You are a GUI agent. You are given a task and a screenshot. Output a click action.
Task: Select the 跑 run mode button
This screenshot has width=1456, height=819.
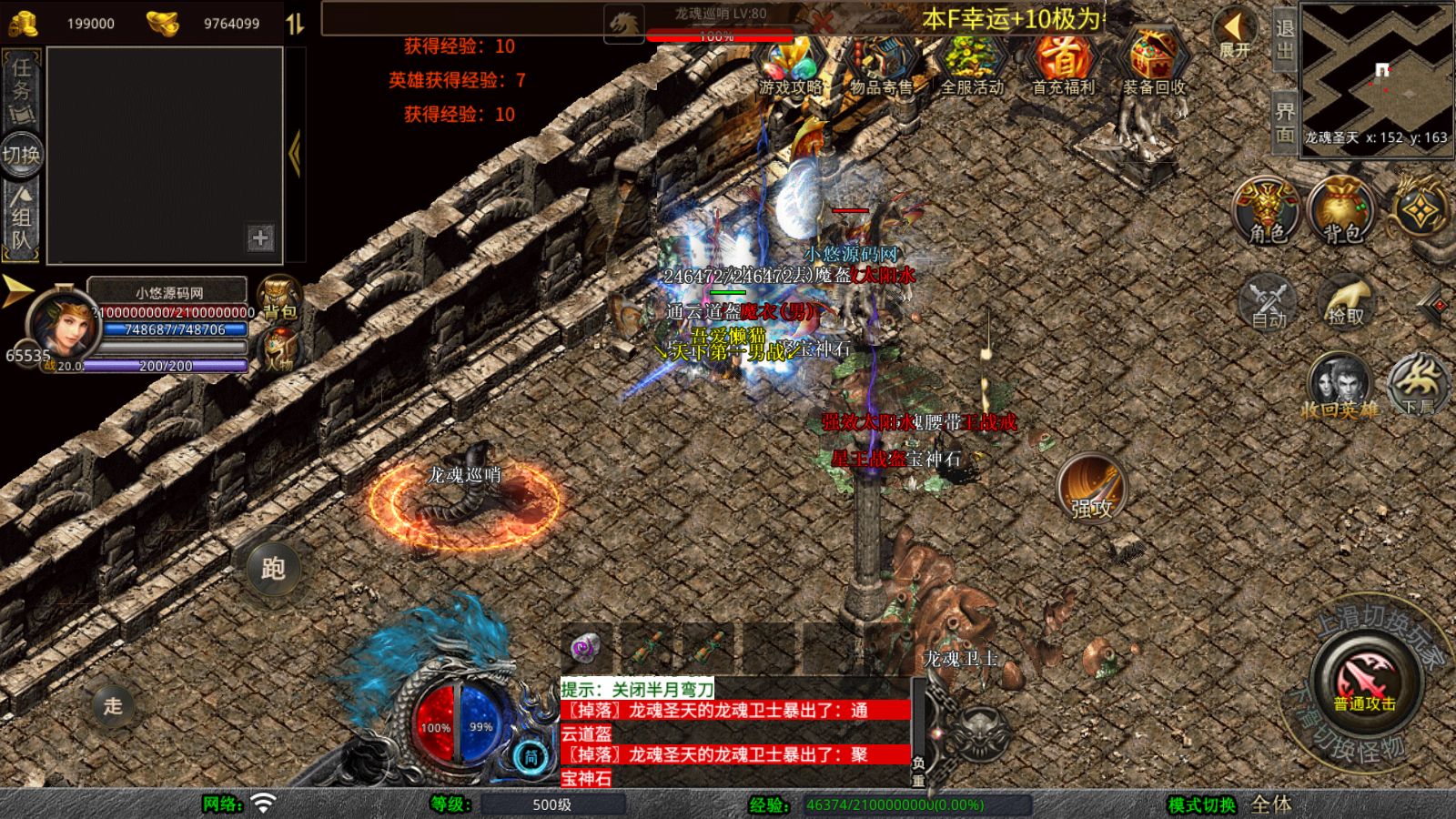click(x=273, y=568)
